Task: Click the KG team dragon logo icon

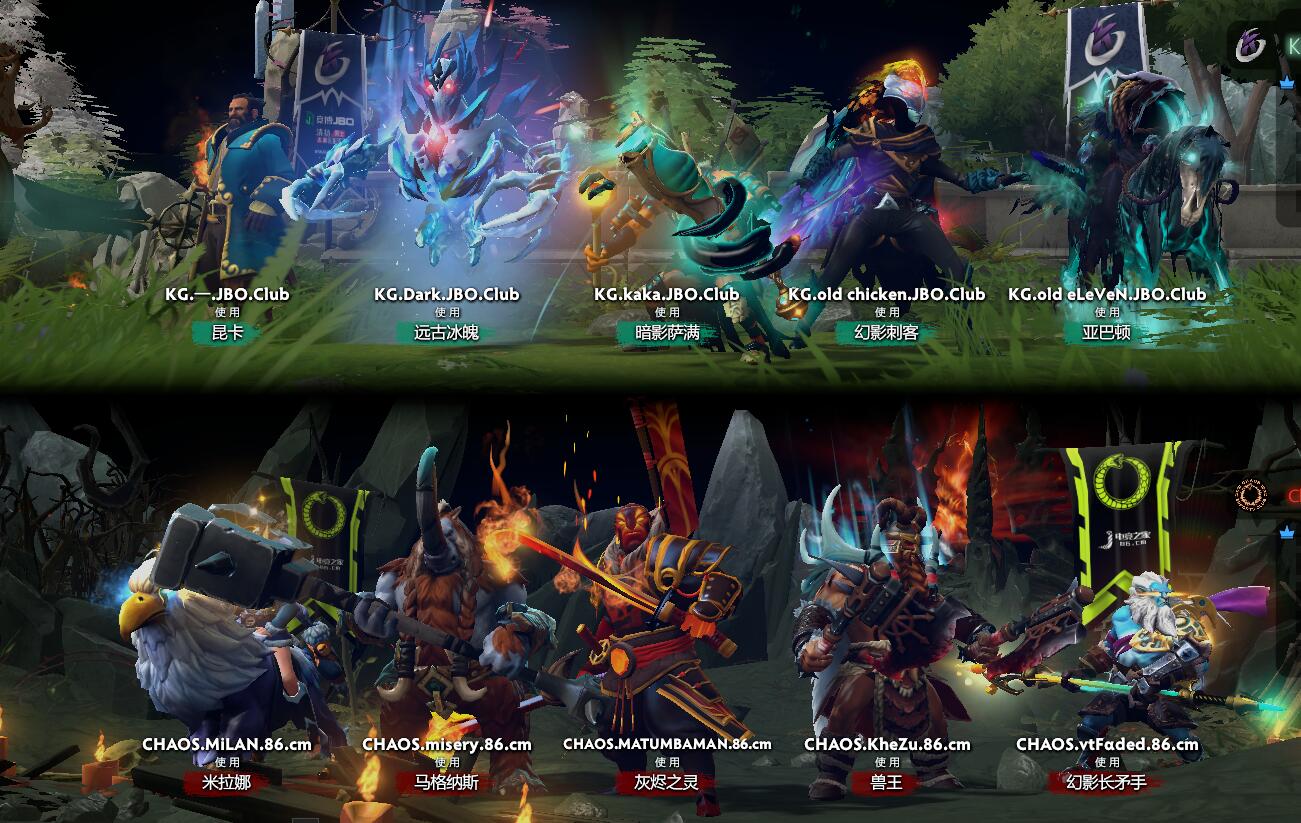Action: click(x=1249, y=43)
